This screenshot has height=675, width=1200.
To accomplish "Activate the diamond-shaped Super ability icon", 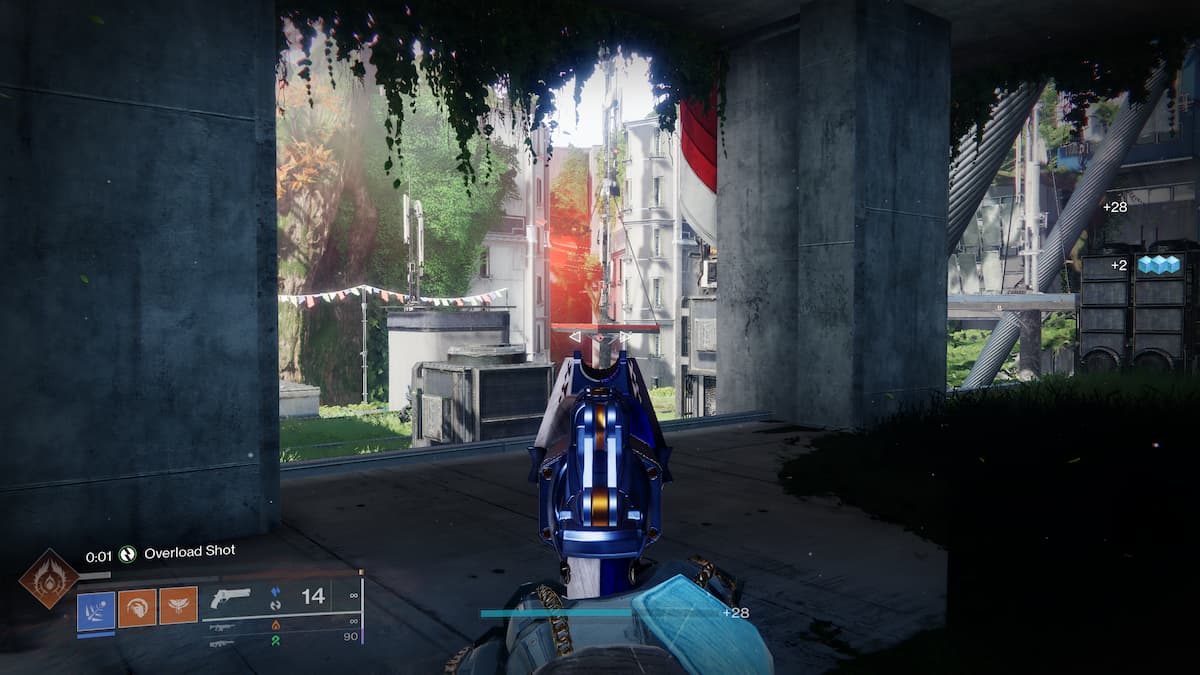I will [48, 578].
